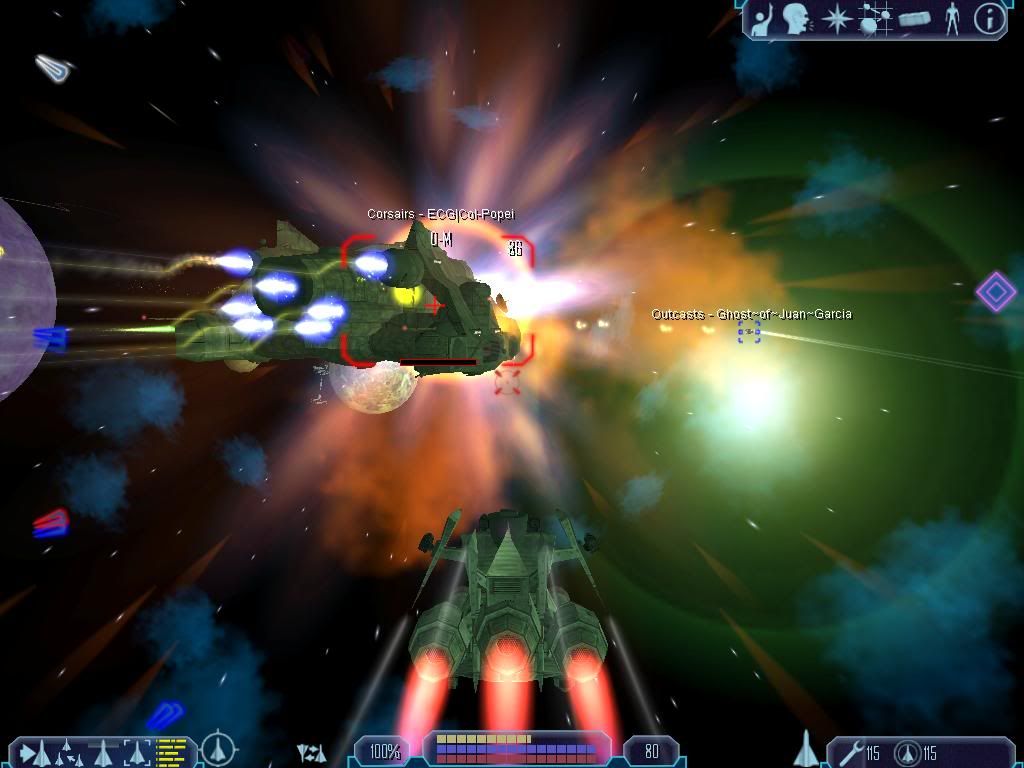Screen dimensions: 1024x768
Task: Open the chat talking-head icon
Action: (796, 19)
